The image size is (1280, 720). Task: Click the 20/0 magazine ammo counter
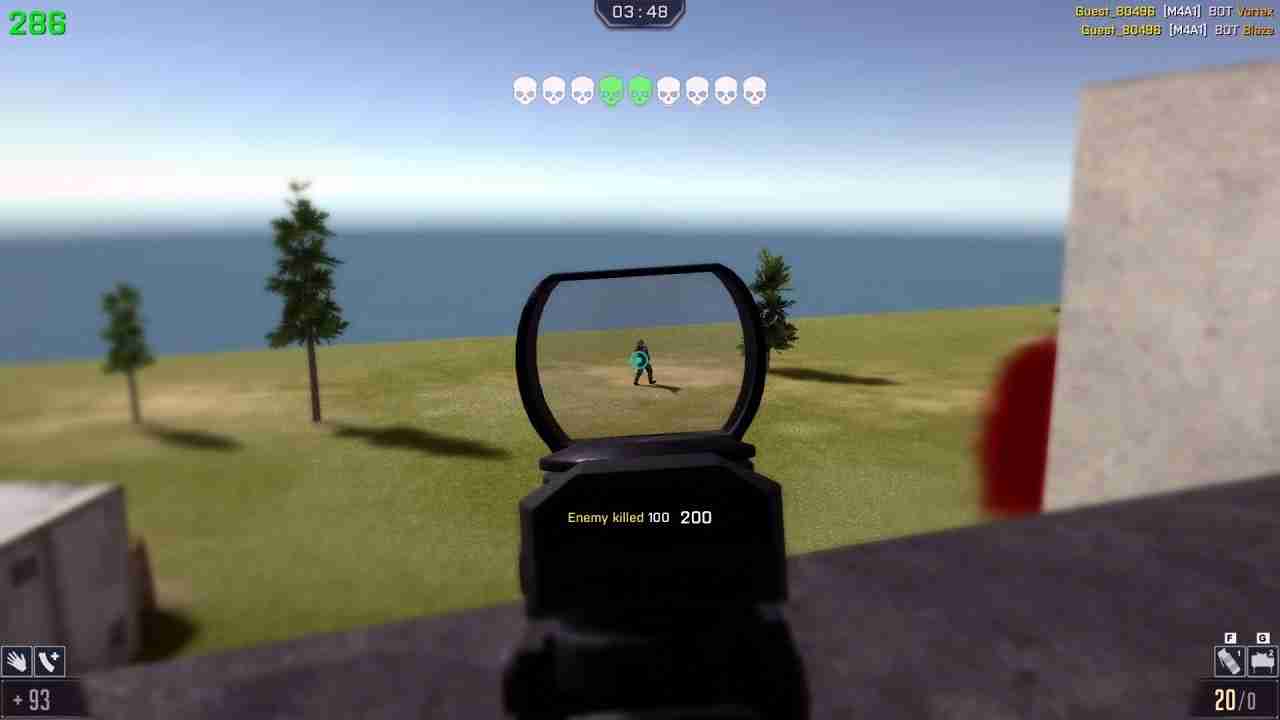click(x=1234, y=701)
